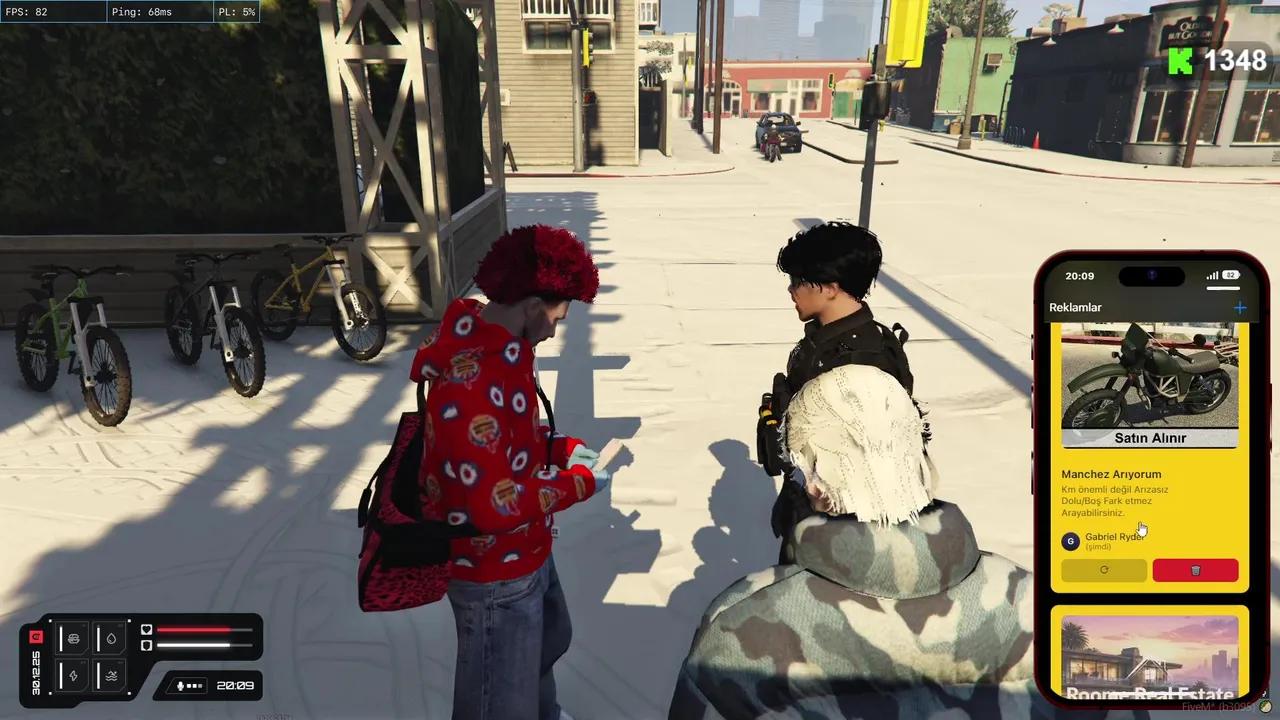Viewport: 1280px width, 720px height.
Task: Click the red health bar on the HUD
Action: (x=195, y=629)
